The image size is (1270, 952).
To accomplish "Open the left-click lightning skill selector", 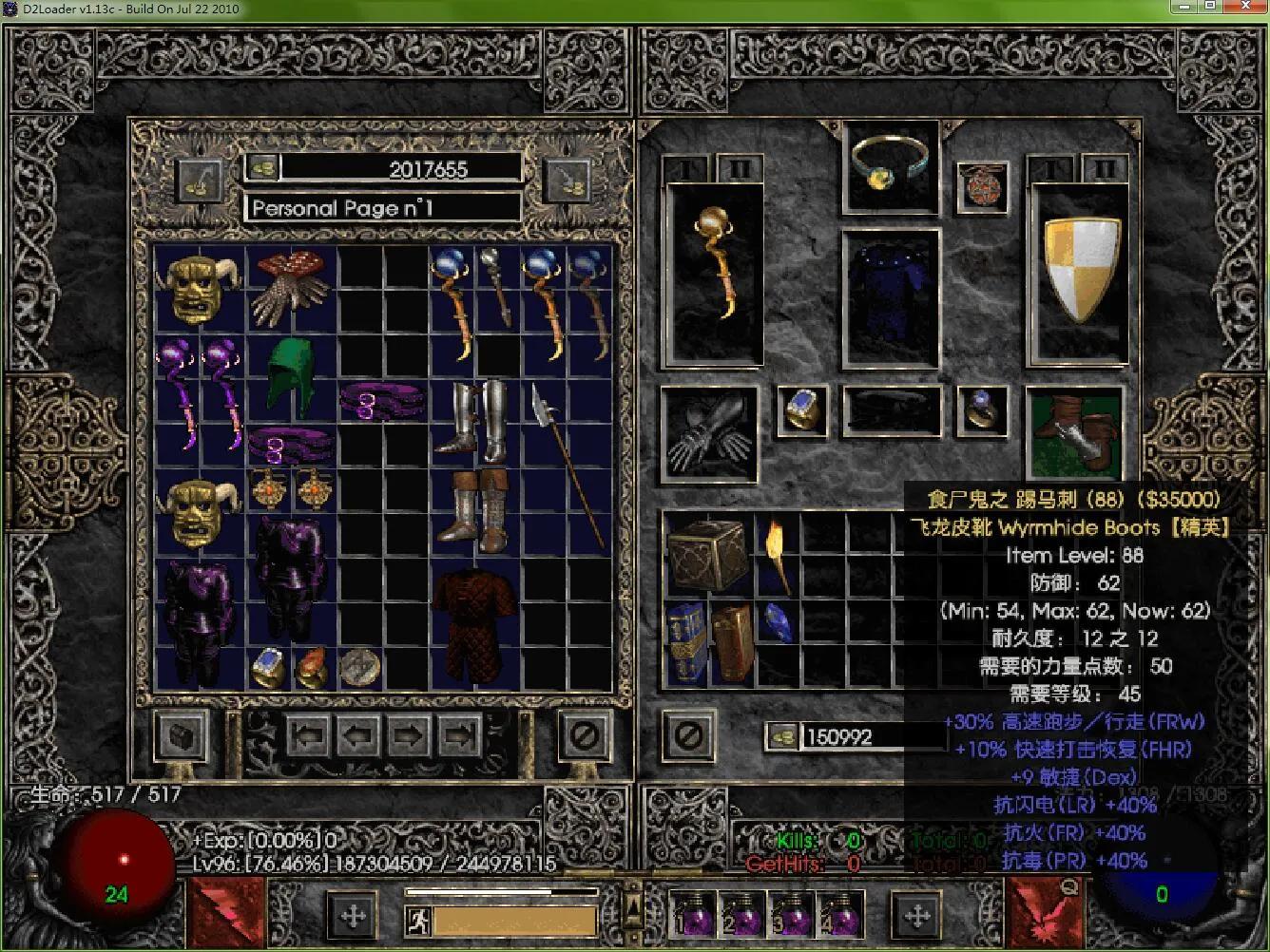I will (225, 912).
